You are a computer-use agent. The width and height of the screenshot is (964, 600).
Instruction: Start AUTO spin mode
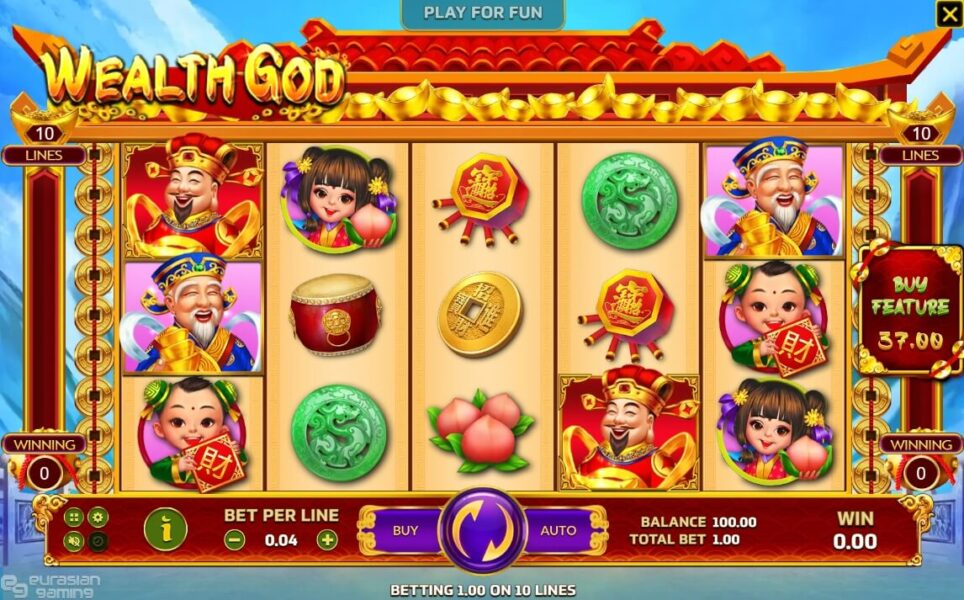pyautogui.click(x=558, y=530)
